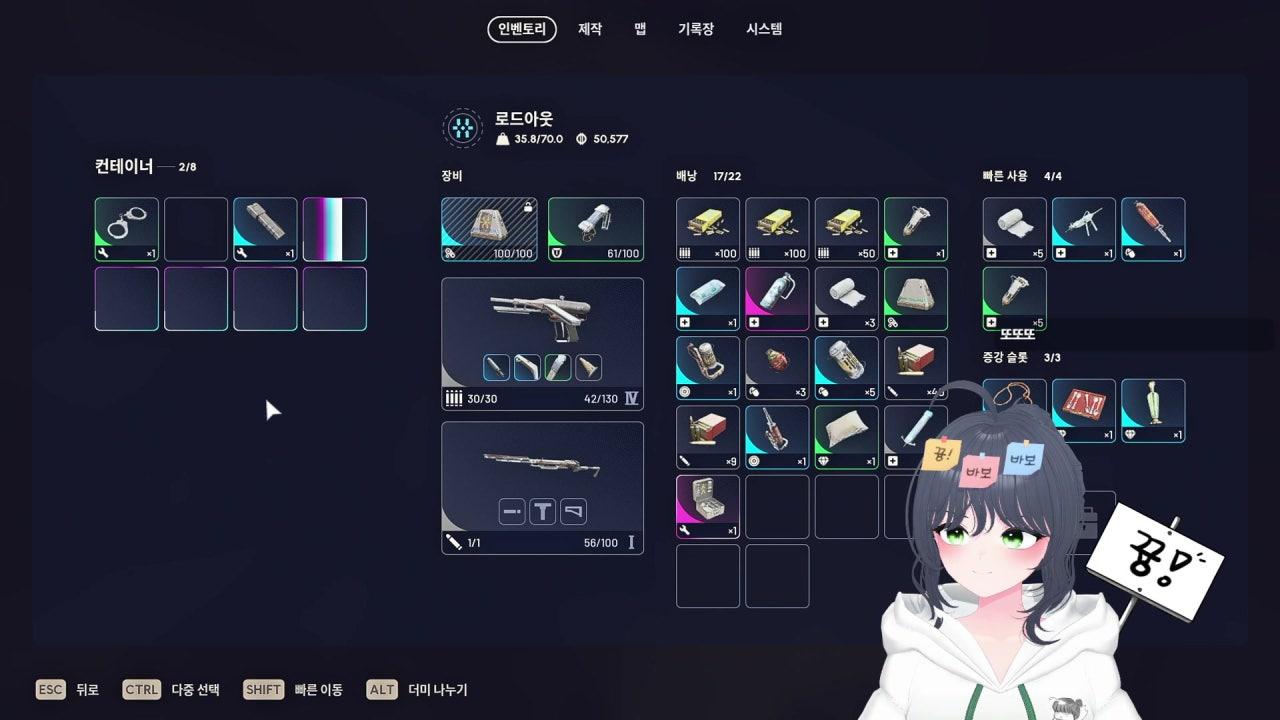
Task: Choose the orange-red tube quick-use item
Action: pyautogui.click(x=1152, y=229)
